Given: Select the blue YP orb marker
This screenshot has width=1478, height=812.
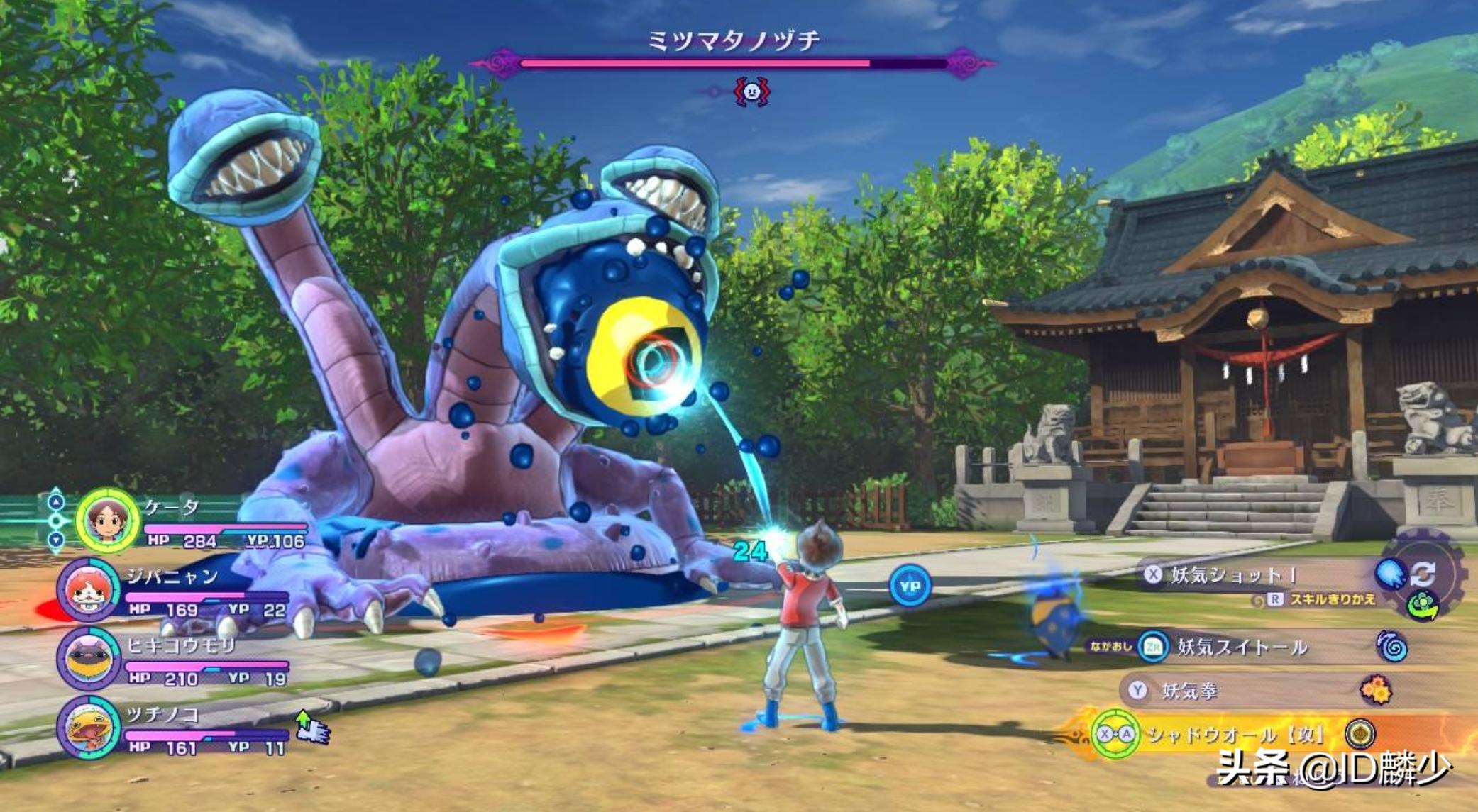Looking at the screenshot, I should click(910, 586).
